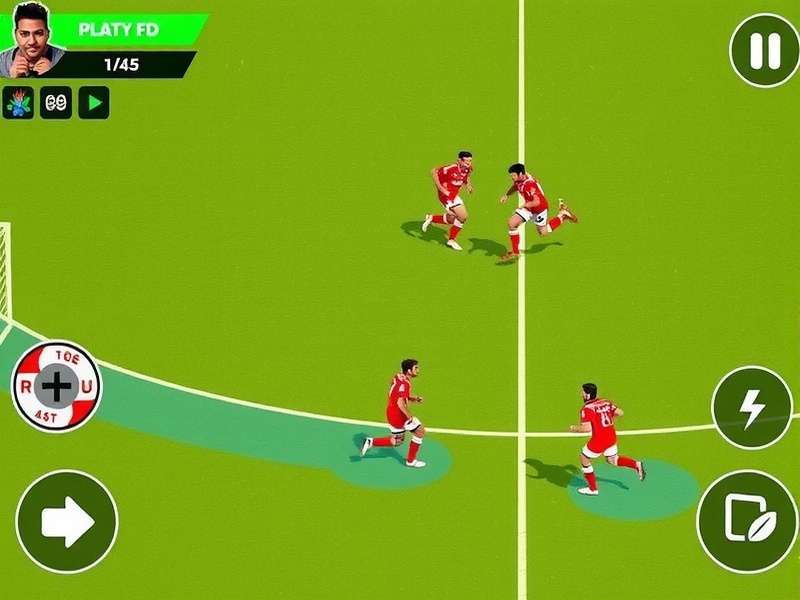800x600 pixels.
Task: Open the player portrait profile
Action: tap(32, 40)
